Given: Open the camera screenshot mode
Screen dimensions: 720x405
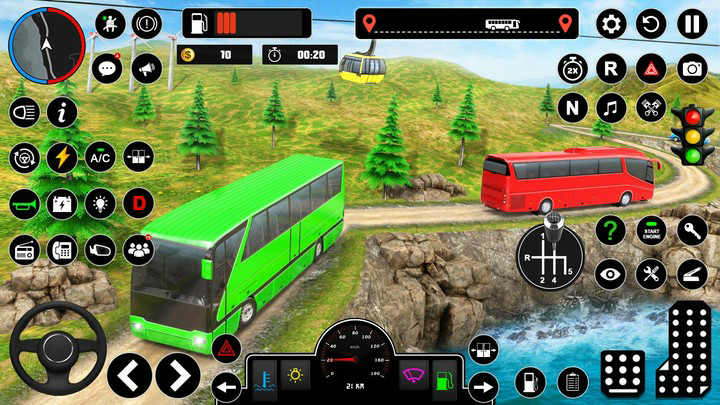Looking at the screenshot, I should tap(692, 69).
